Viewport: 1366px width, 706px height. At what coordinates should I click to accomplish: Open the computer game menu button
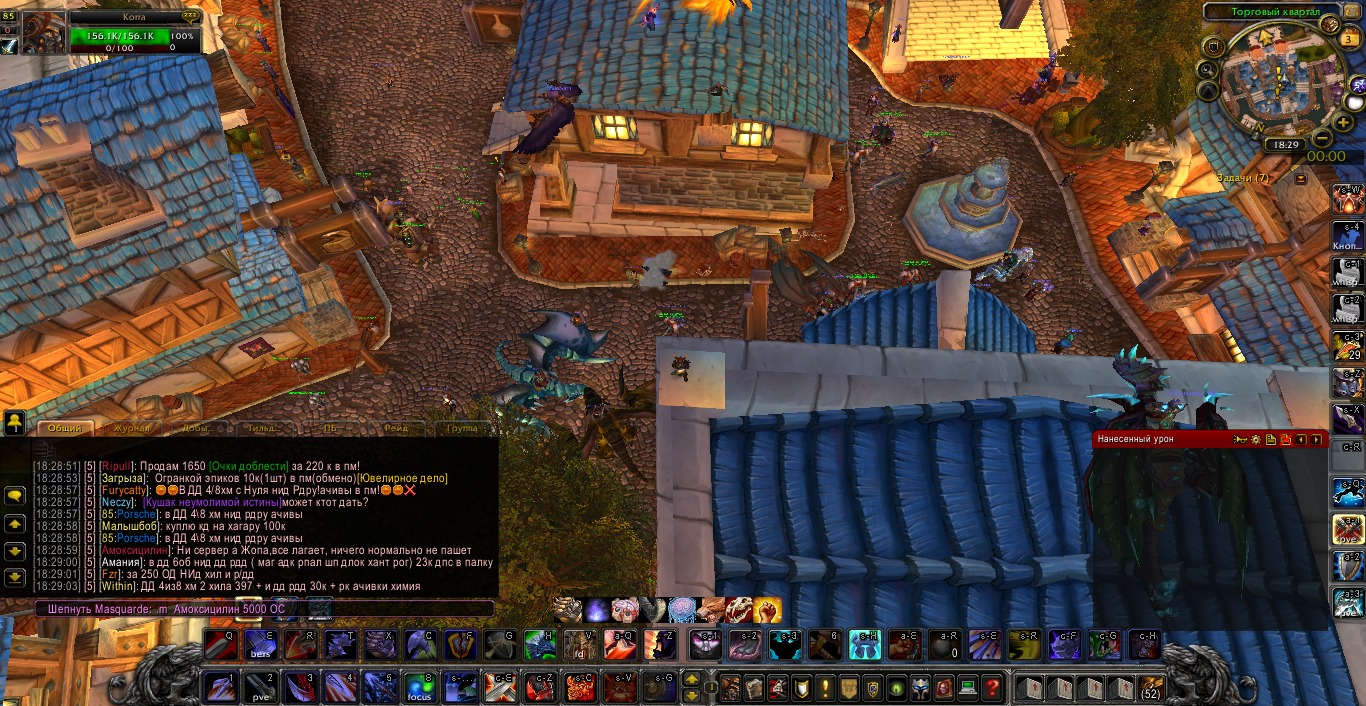967,687
